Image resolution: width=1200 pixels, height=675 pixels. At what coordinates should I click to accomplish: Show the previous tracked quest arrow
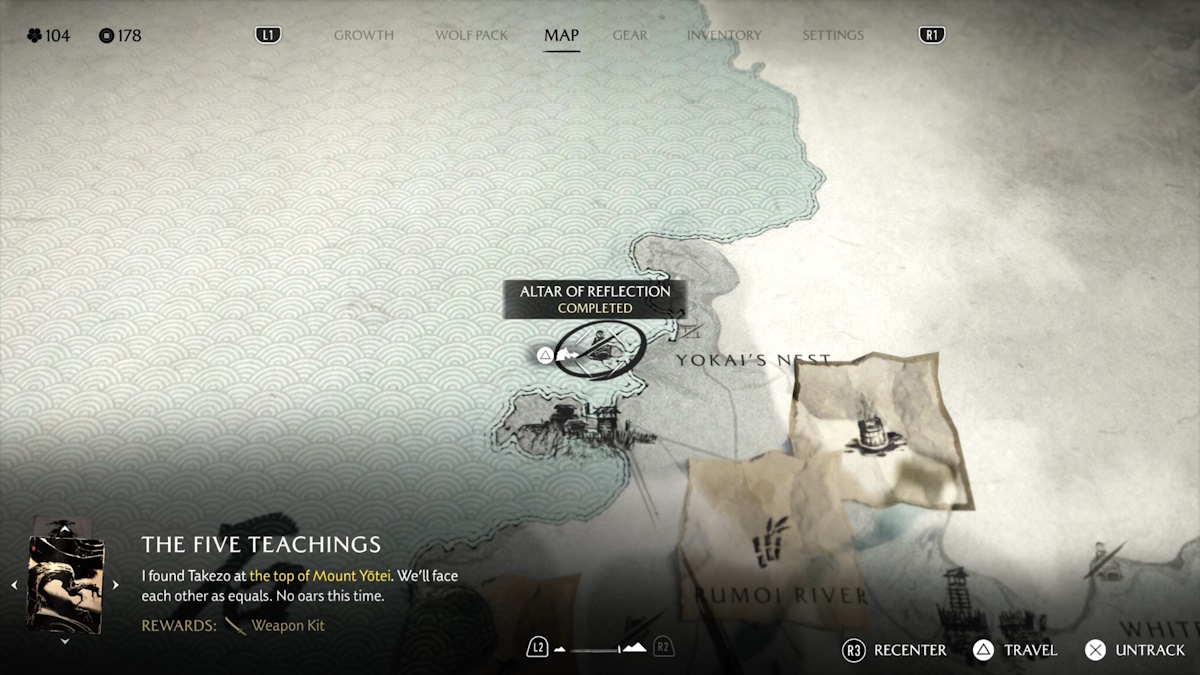(x=14, y=585)
